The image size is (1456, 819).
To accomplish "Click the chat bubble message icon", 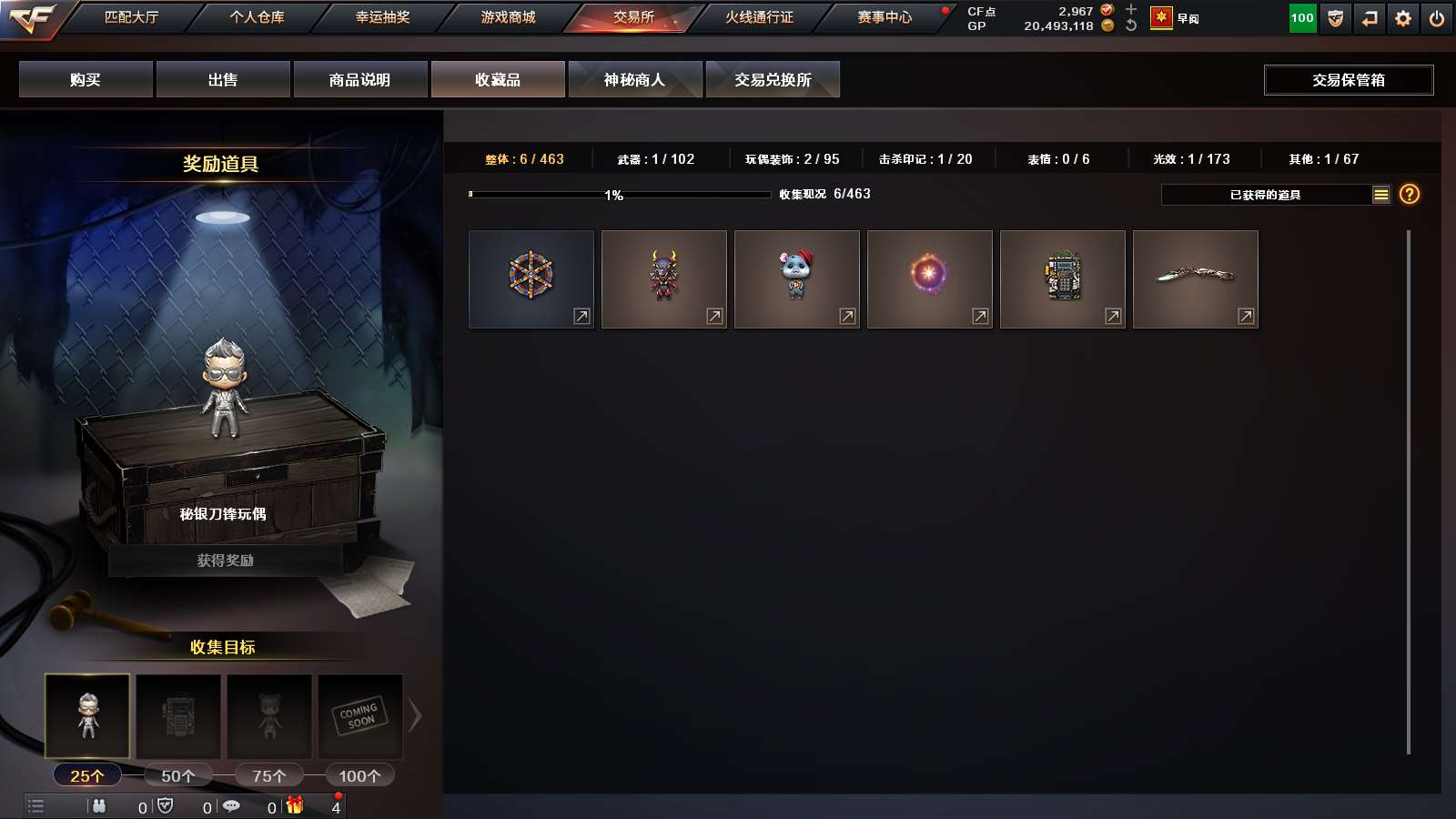I will click(x=231, y=806).
